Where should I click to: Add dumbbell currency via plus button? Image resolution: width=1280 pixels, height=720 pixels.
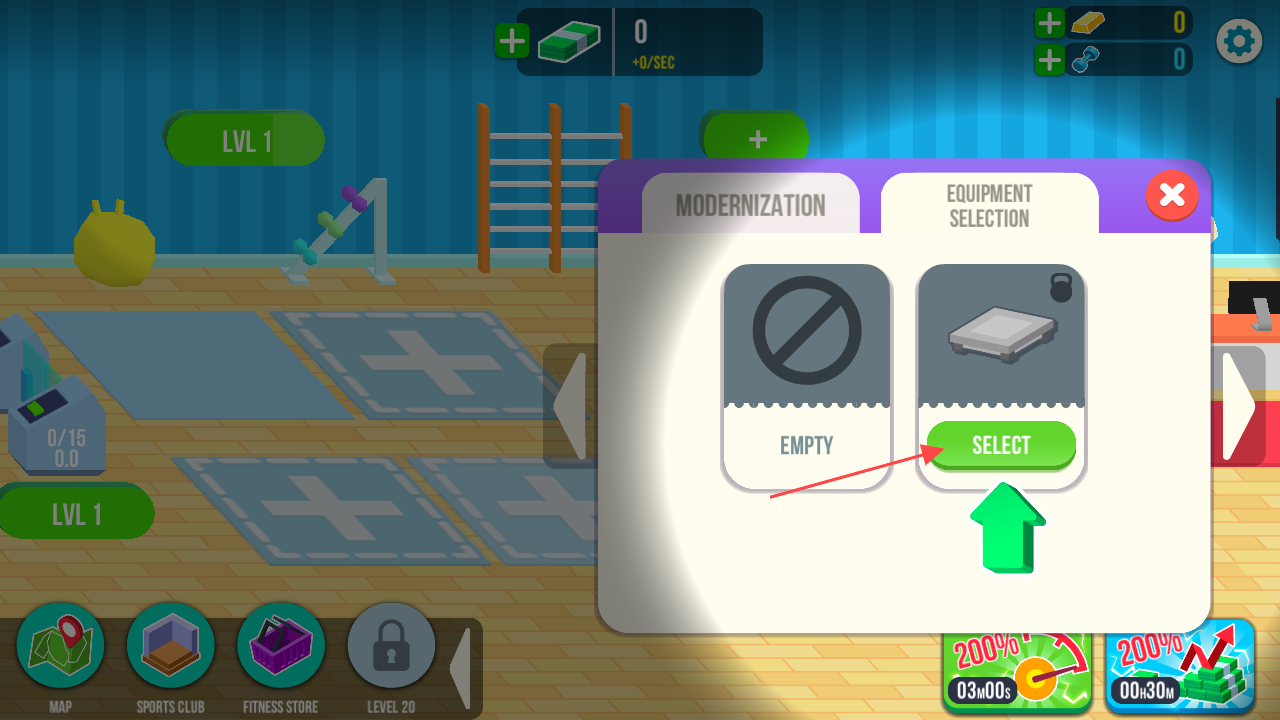point(1049,60)
